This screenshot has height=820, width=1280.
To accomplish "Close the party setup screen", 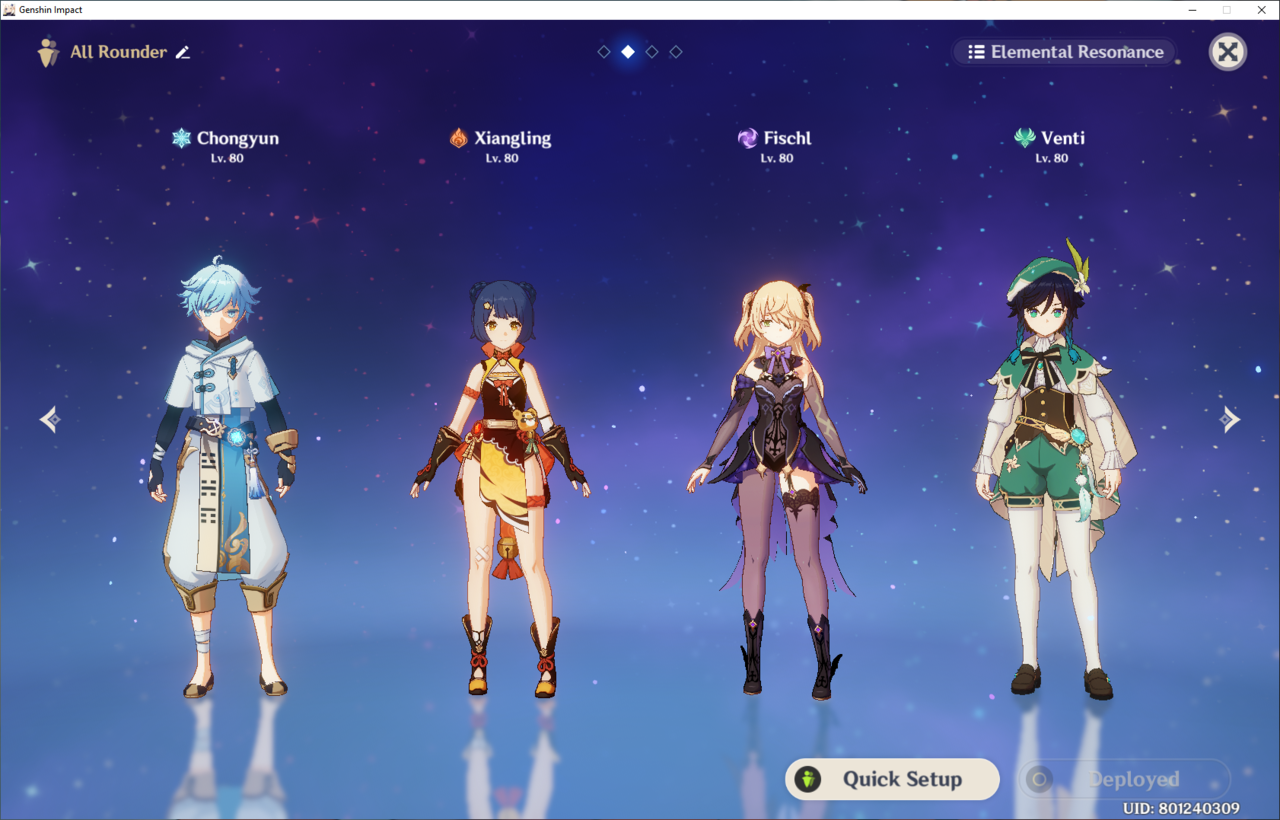I will [1227, 52].
